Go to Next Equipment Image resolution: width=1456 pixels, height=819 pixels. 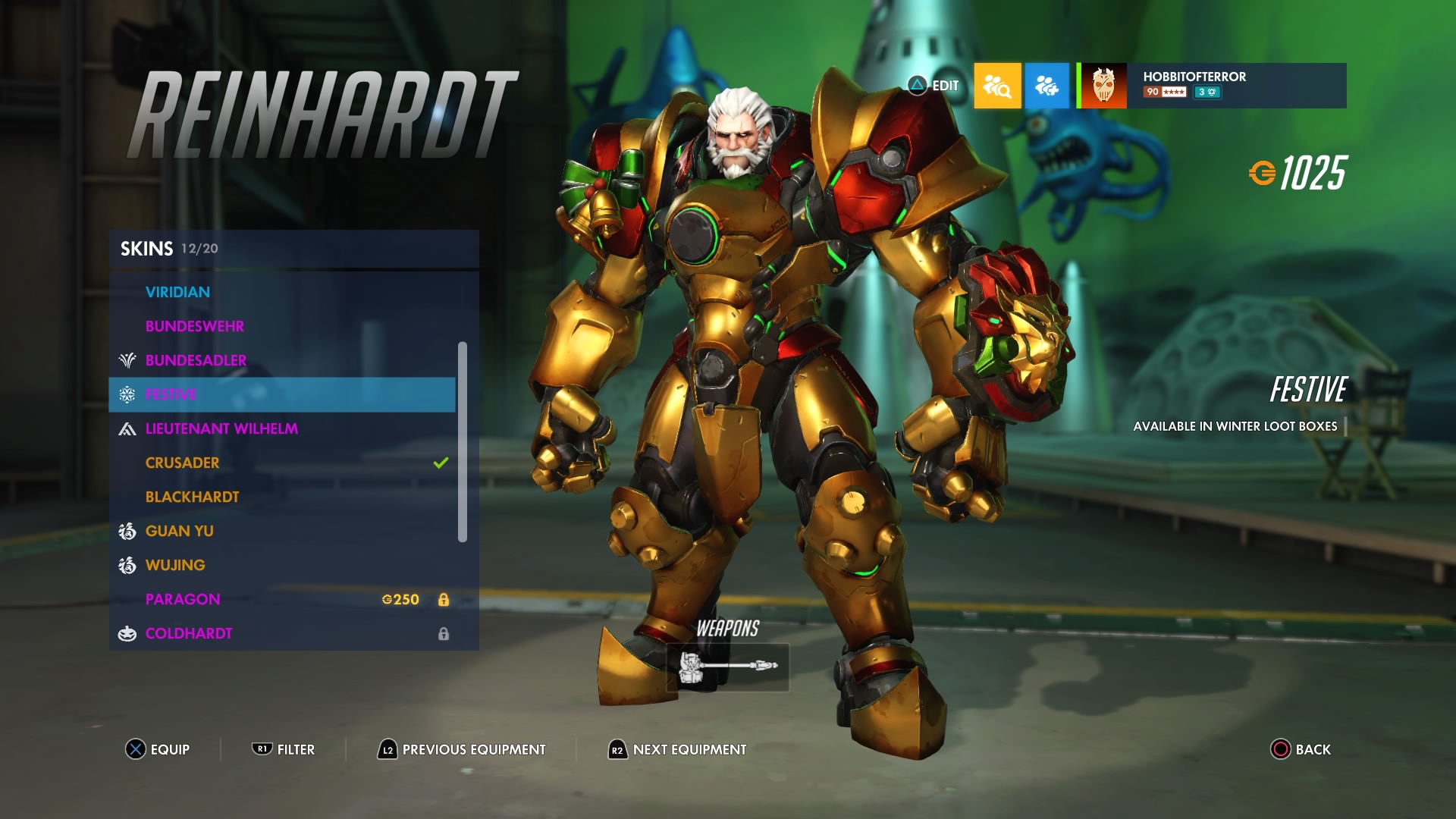pos(677,749)
